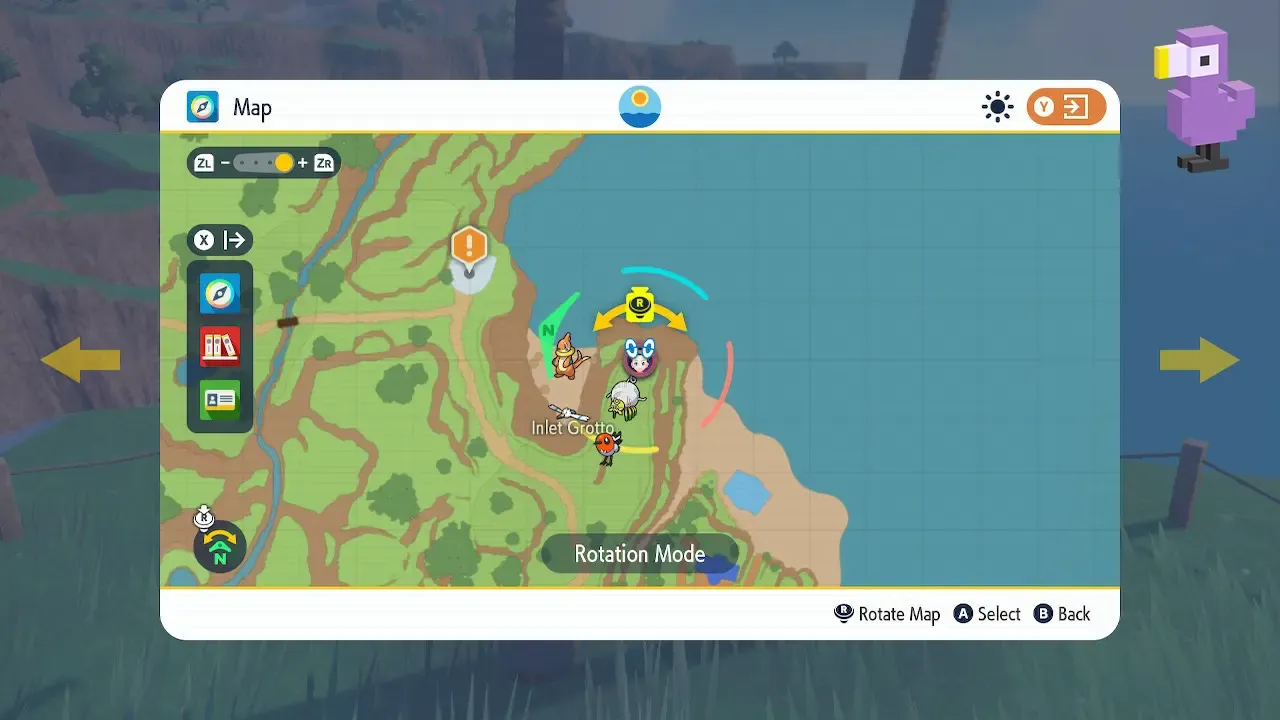Select the white woolly Pokémon icon
Viewport: 1280px width, 720px height.
[x=626, y=400]
